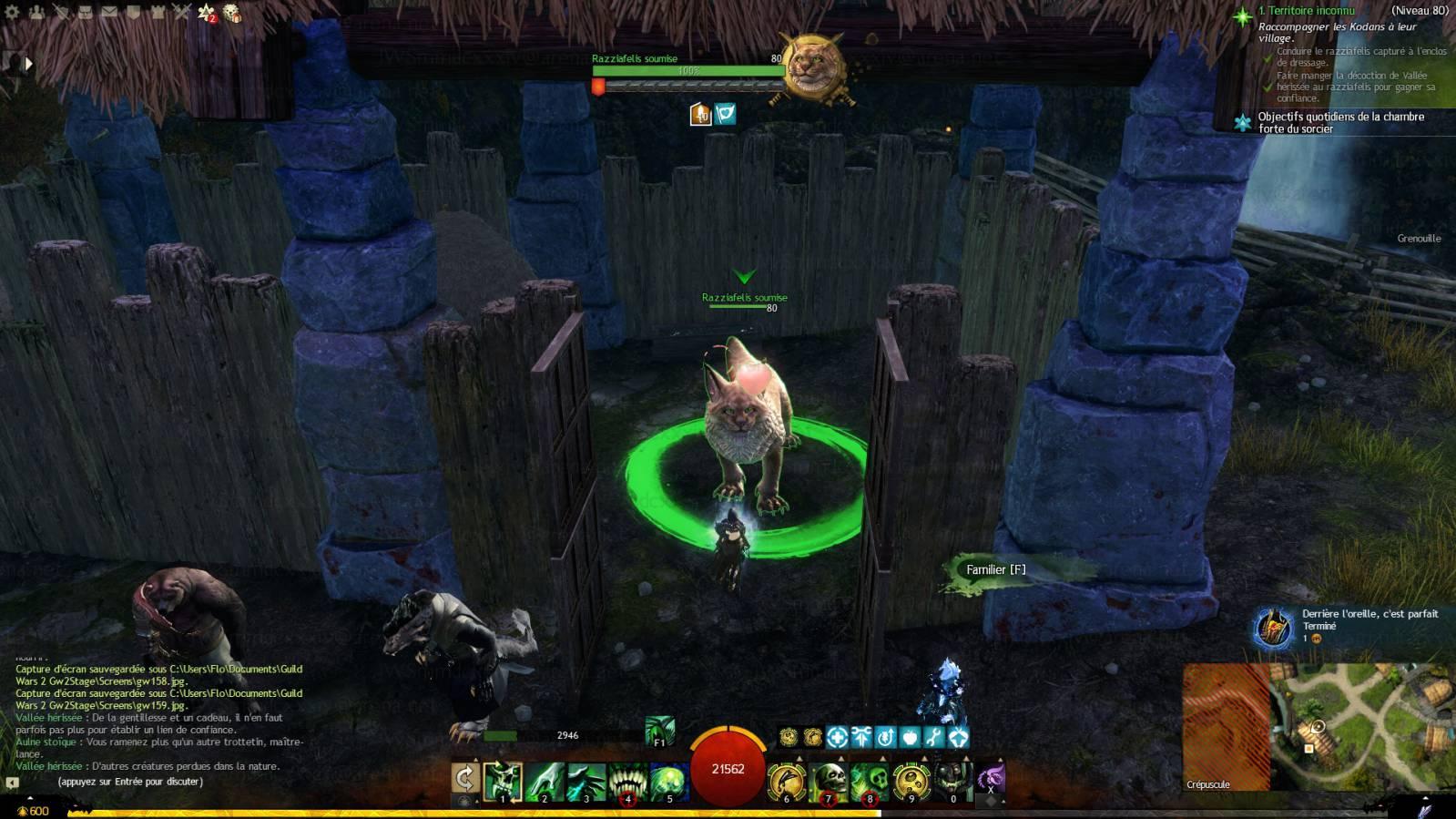Activate the green hand skill in slot 2
Image resolution: width=1456 pixels, height=819 pixels.
click(545, 782)
